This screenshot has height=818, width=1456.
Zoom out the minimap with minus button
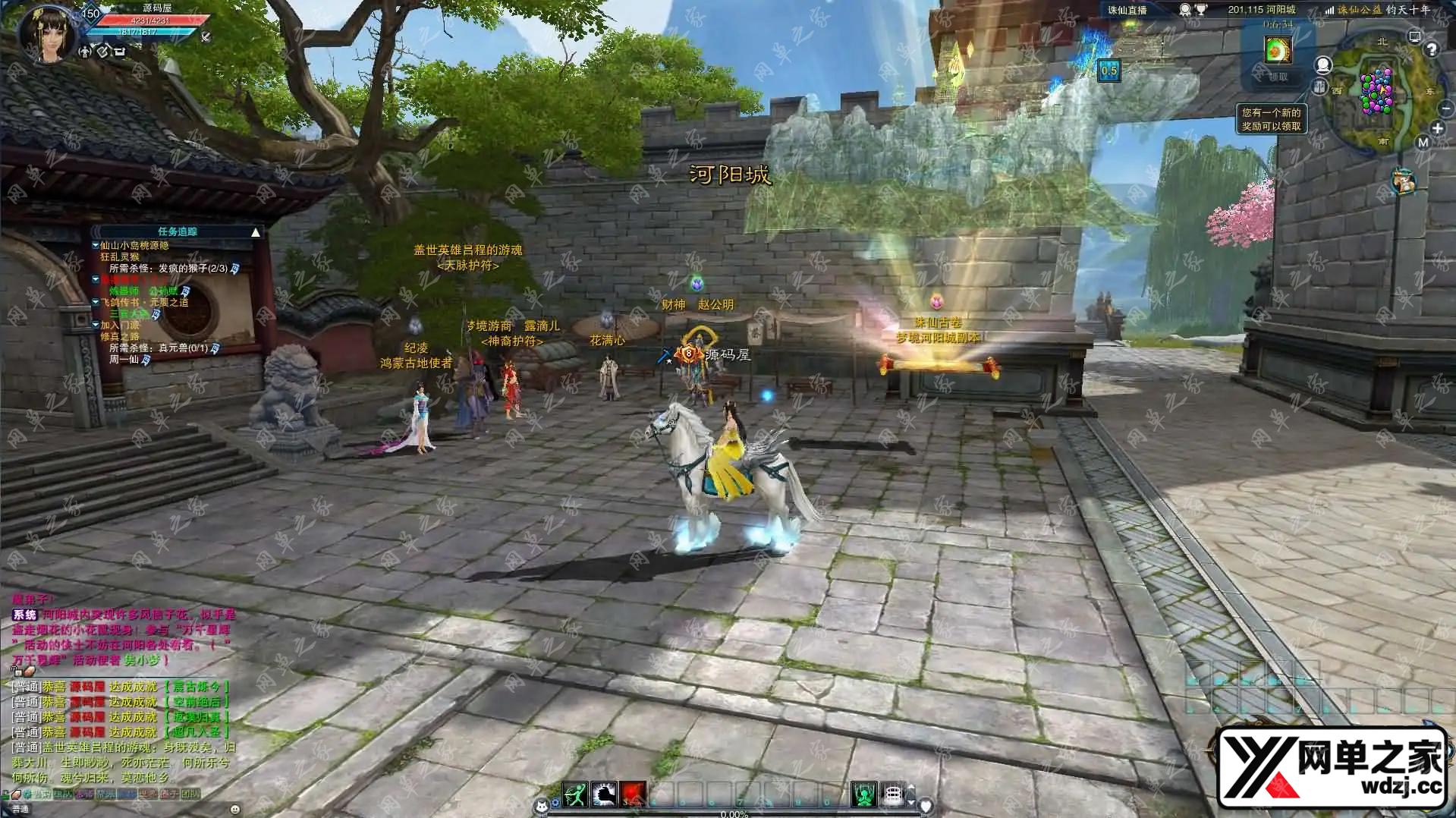coord(1445,109)
